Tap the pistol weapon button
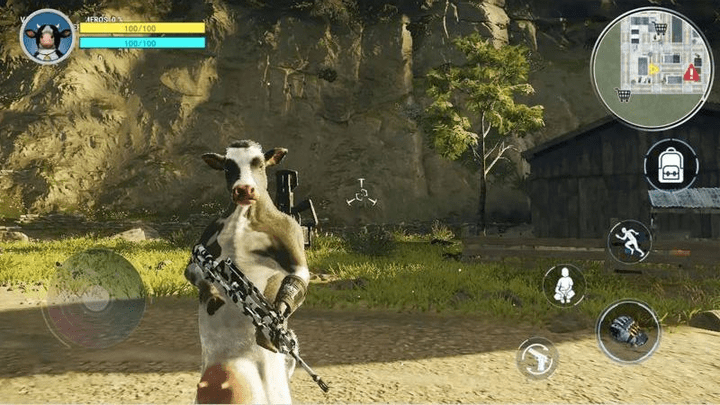 [537, 358]
